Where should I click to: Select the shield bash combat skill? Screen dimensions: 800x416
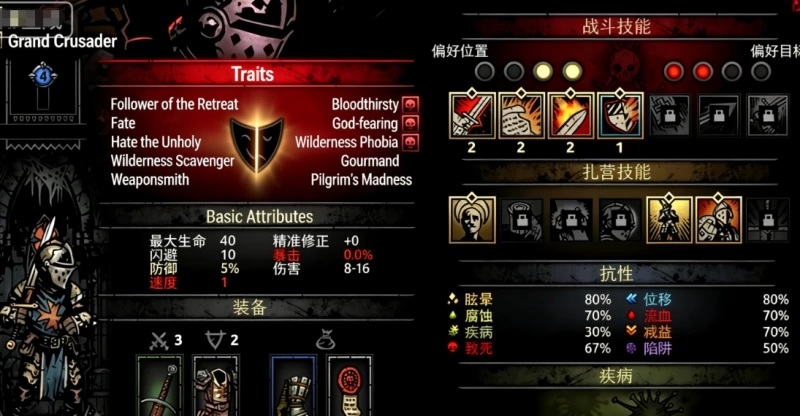tap(621, 115)
